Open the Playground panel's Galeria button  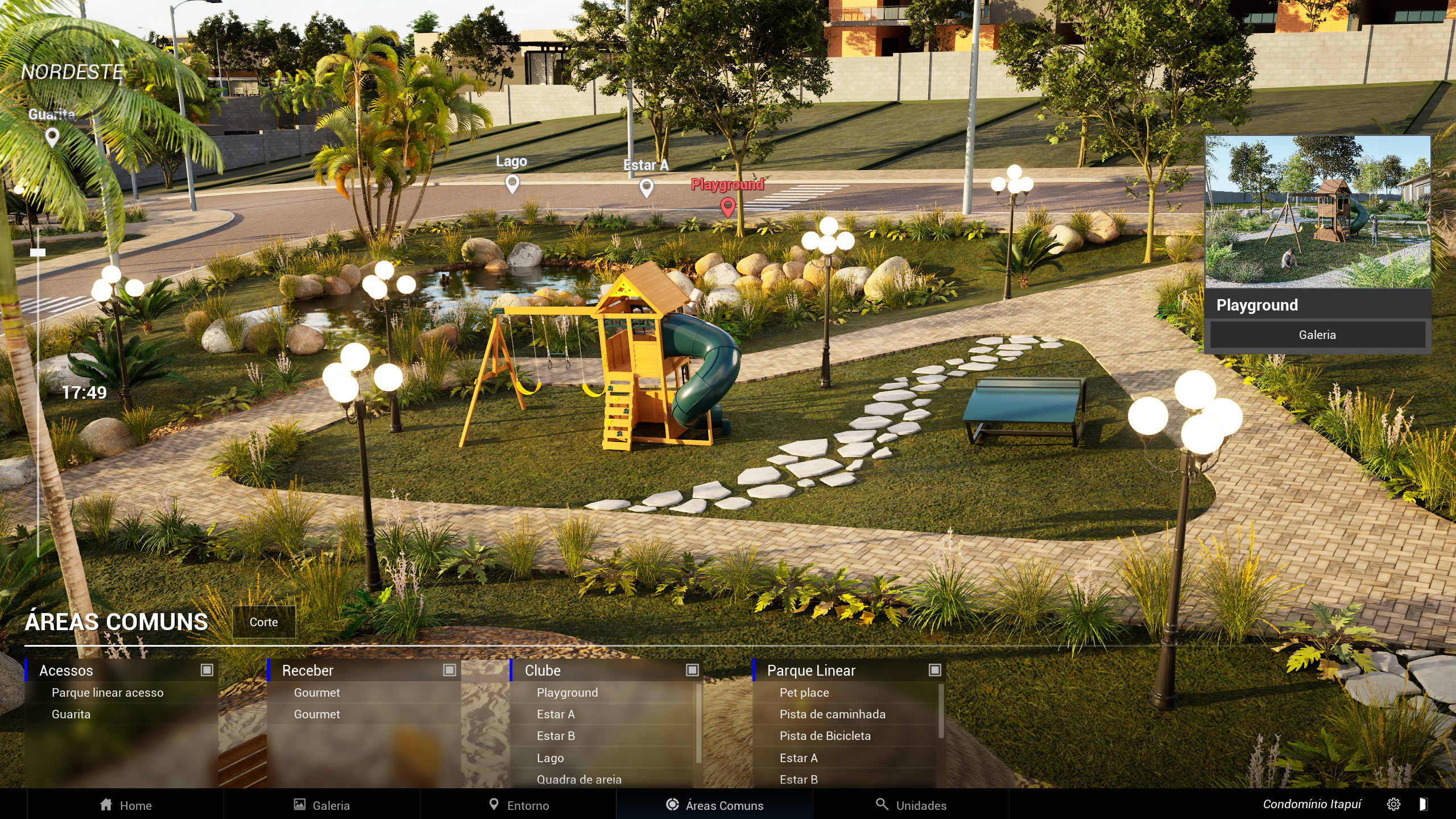1317,334
